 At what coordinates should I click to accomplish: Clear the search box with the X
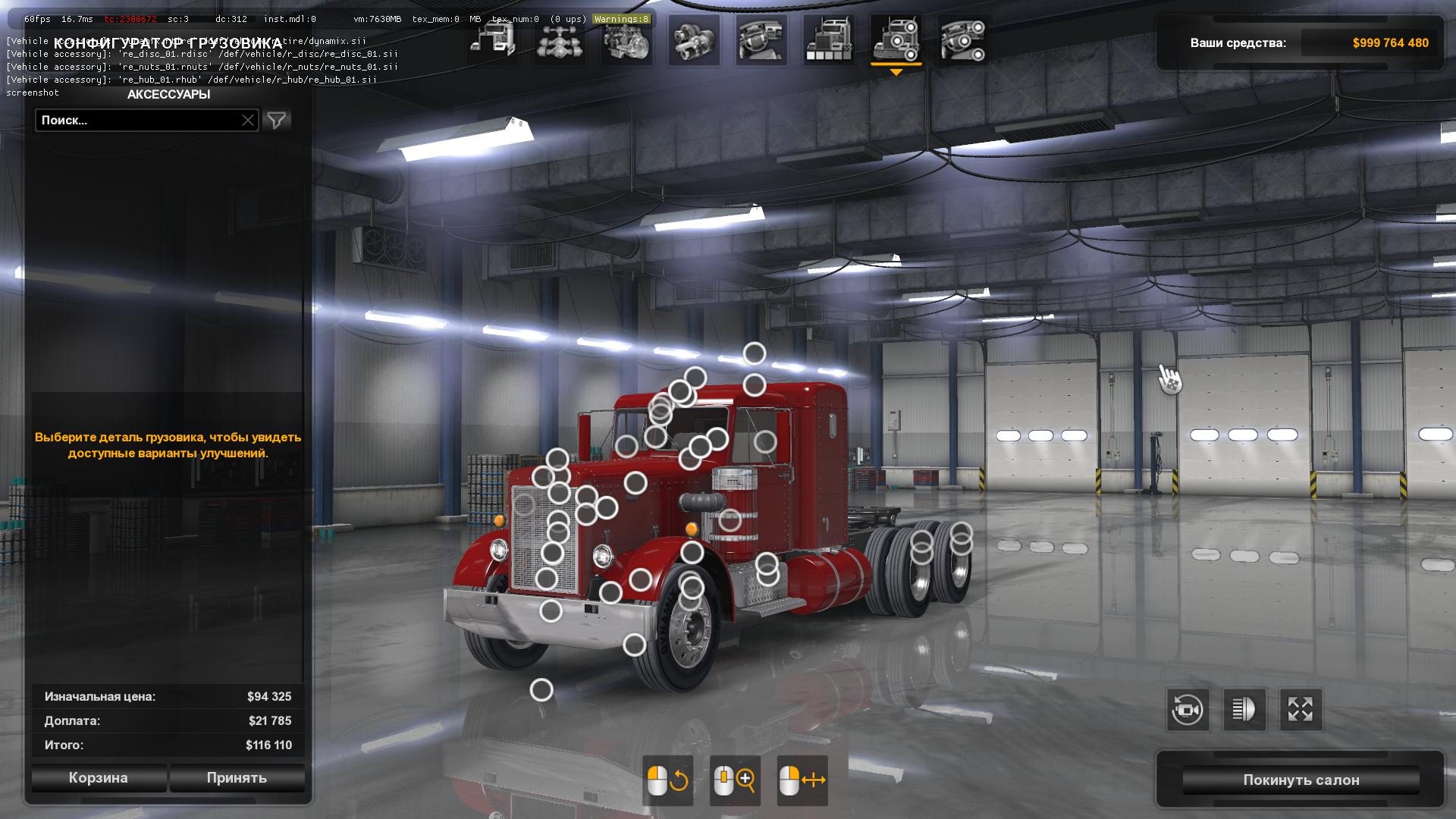pyautogui.click(x=248, y=121)
